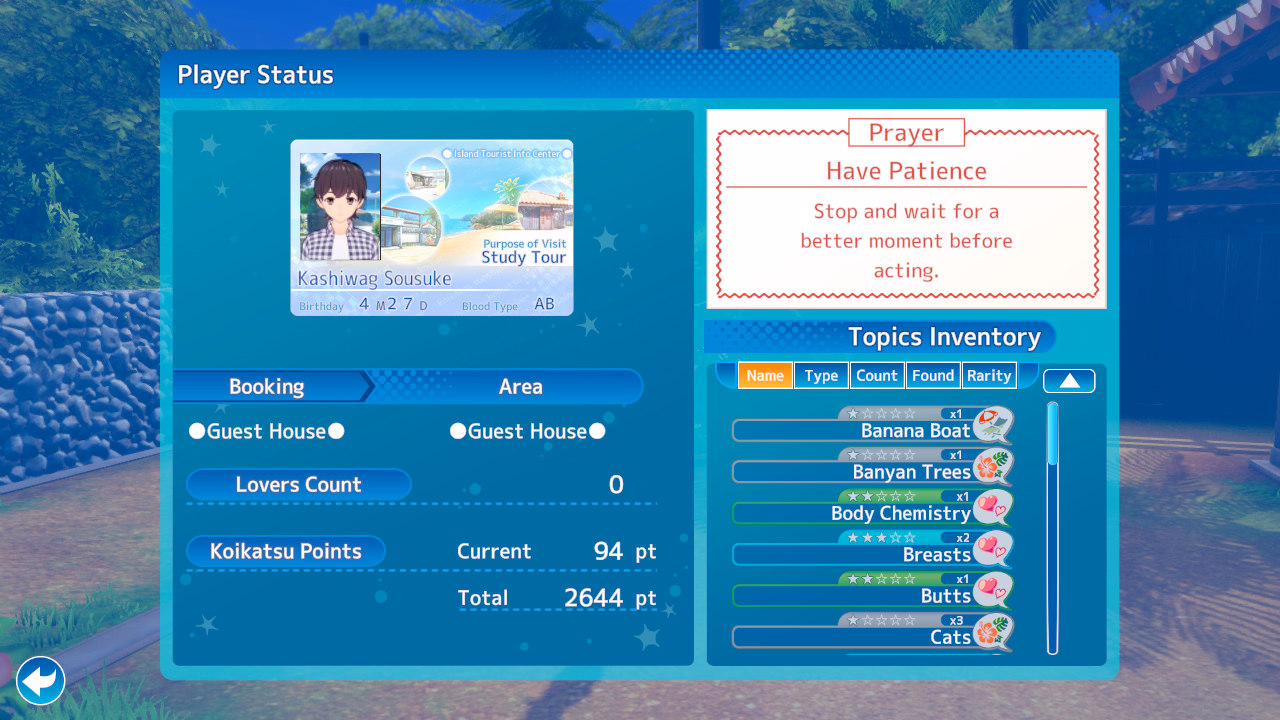Select the Butts topic entry
Image resolution: width=1280 pixels, height=720 pixels.
(870, 595)
